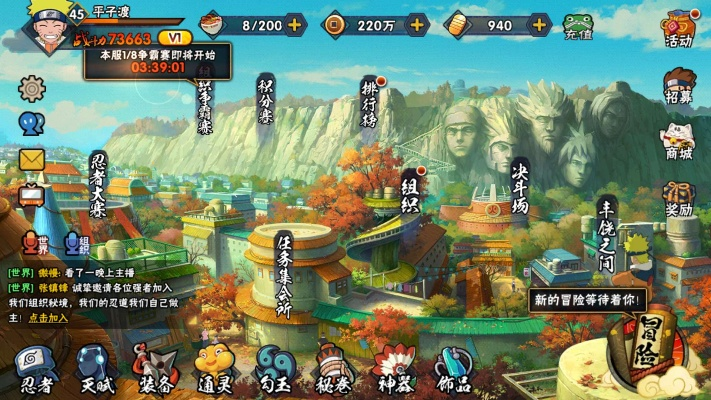Open the 天赋 talent menu

pos(96,368)
